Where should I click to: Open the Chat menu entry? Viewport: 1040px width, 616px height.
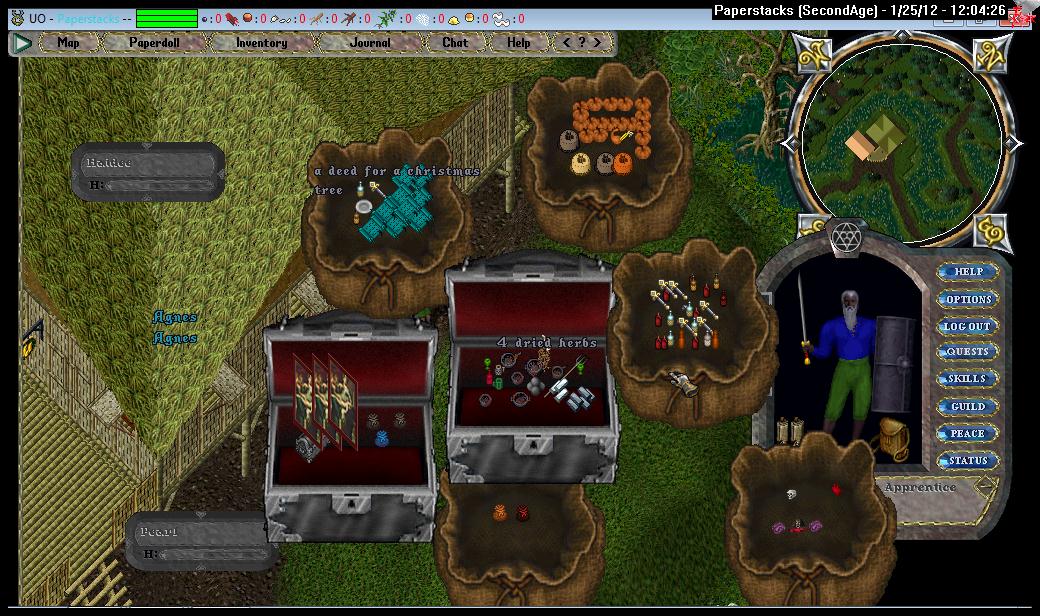point(455,43)
